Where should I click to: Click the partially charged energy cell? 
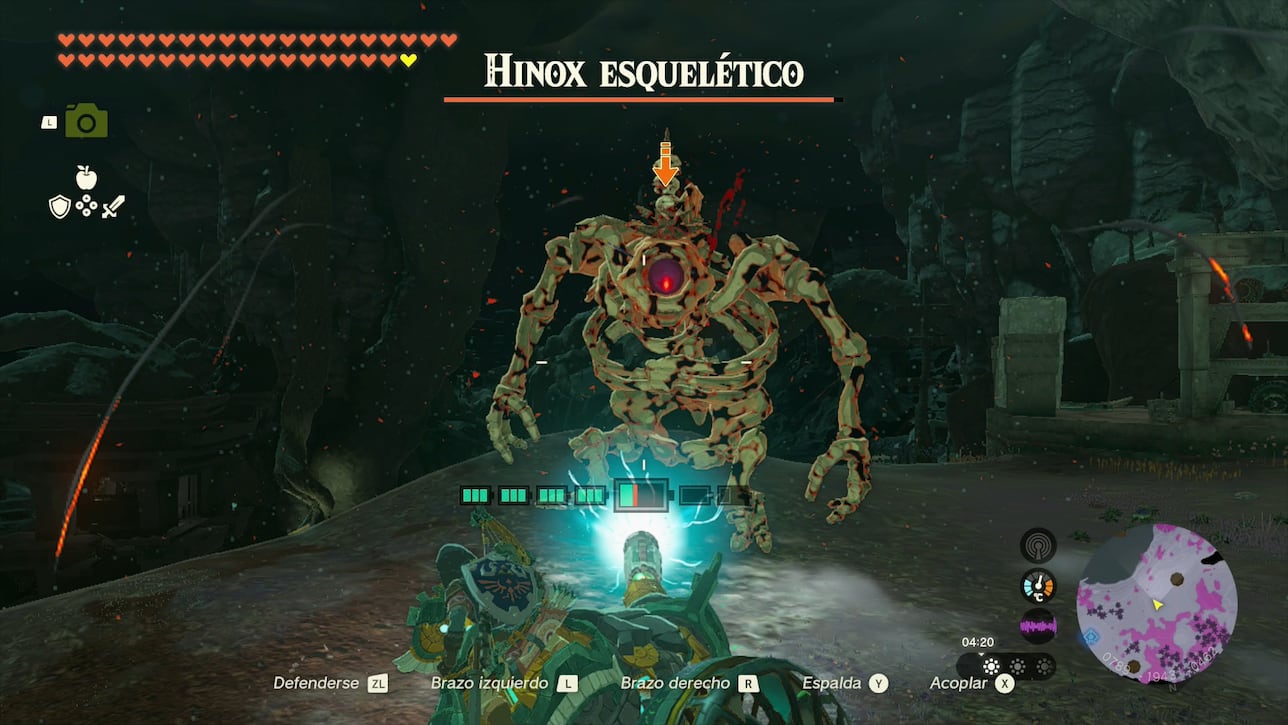click(640, 495)
